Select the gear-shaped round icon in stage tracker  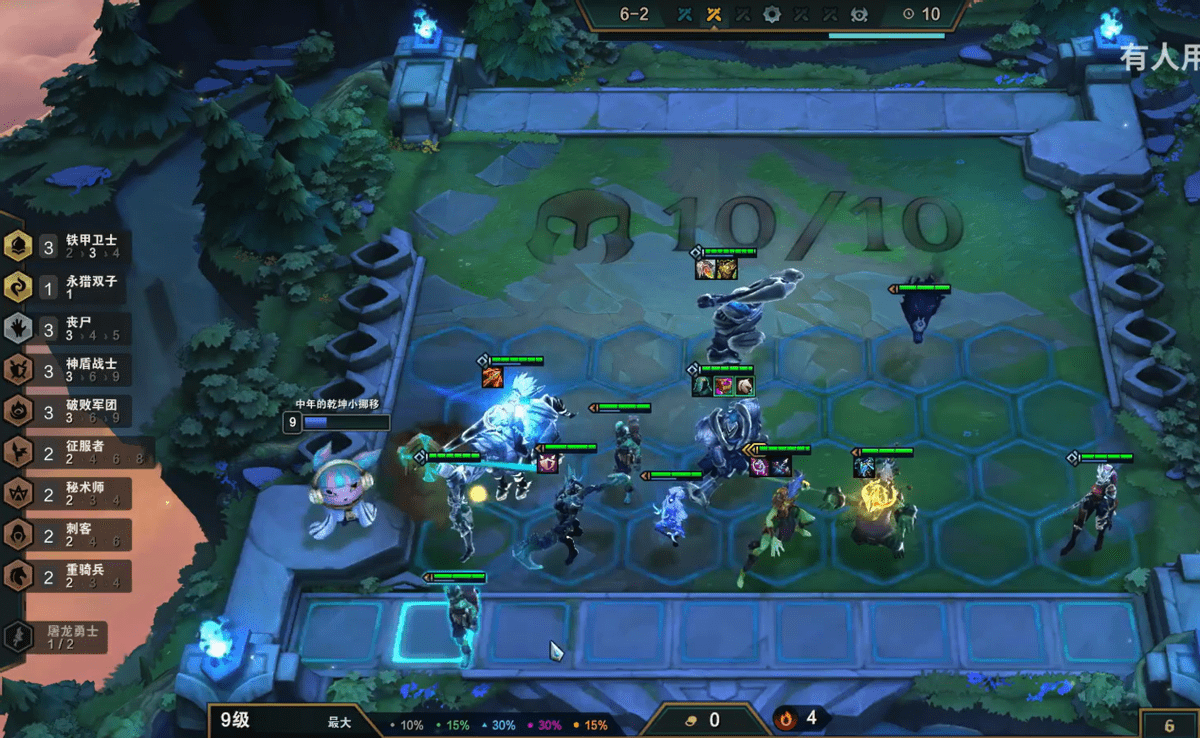[772, 14]
